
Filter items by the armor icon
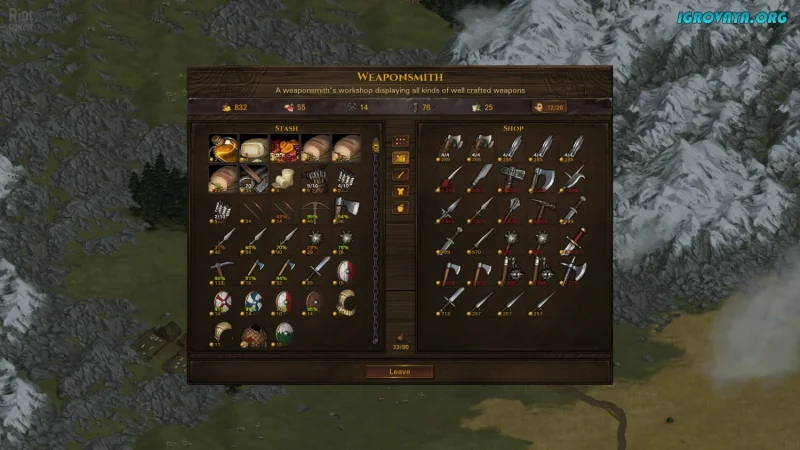tap(401, 191)
